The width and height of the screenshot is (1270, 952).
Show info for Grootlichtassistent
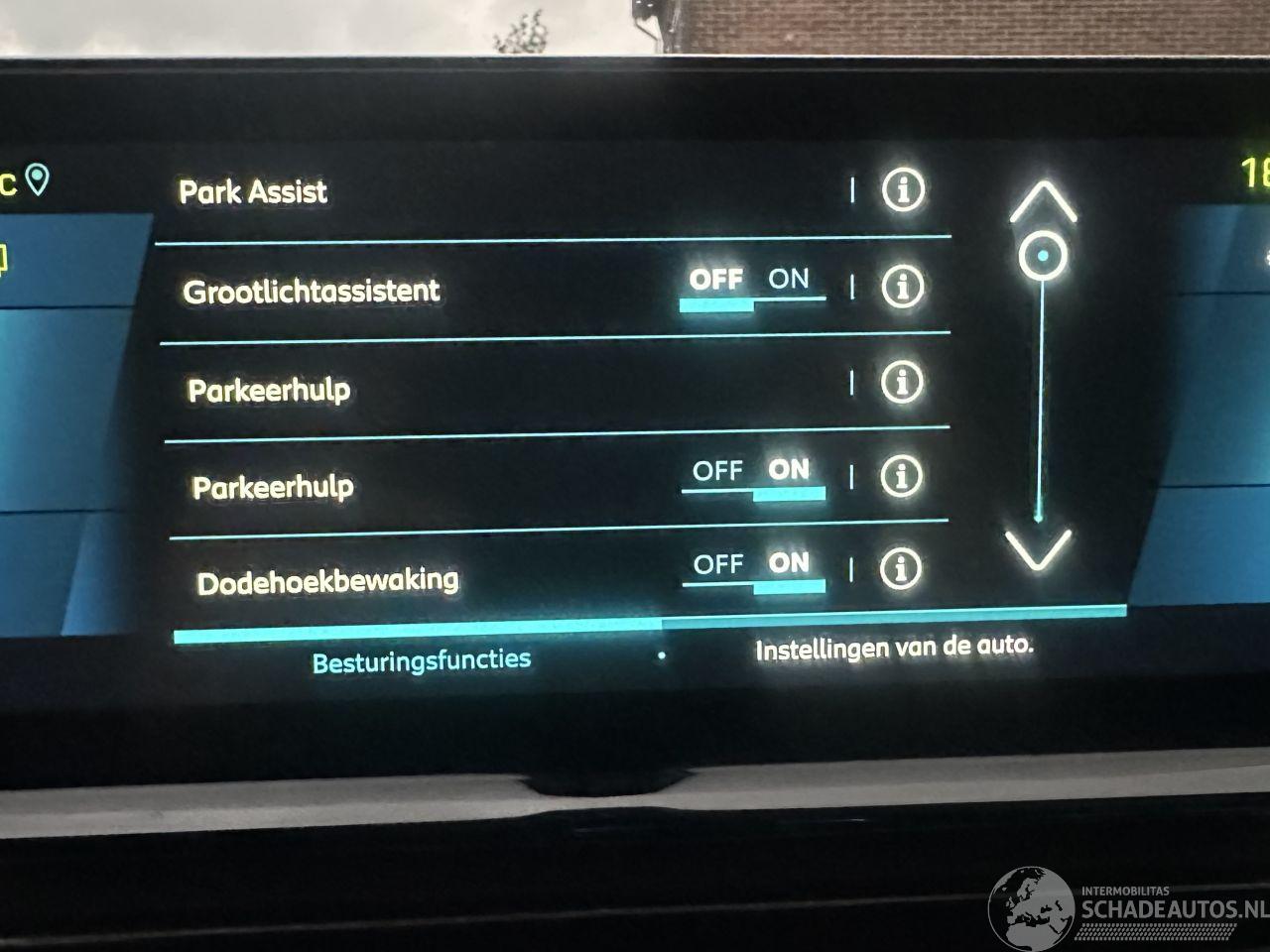pos(902,287)
